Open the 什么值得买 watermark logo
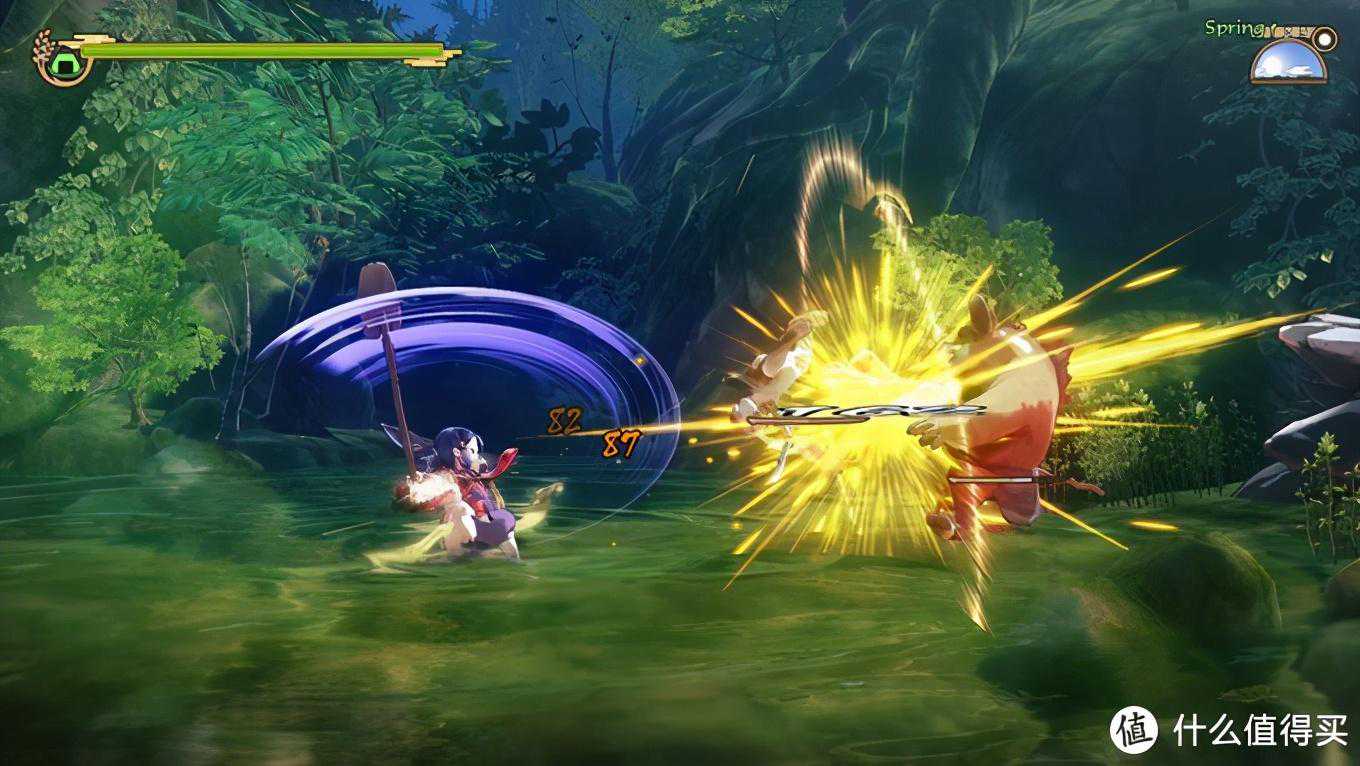Viewport: 1360px width, 766px height. (1134, 730)
